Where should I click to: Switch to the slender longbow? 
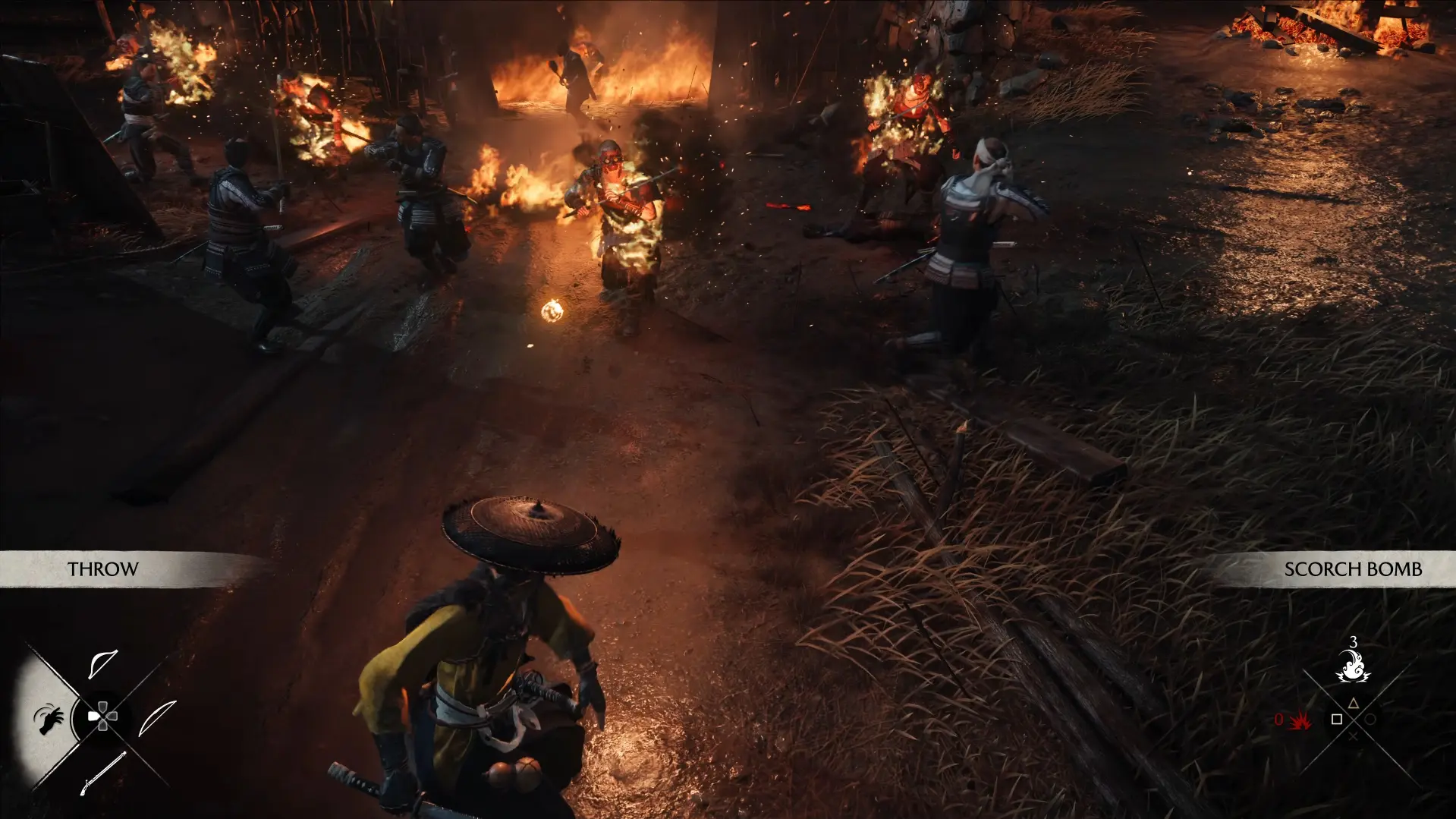pyautogui.click(x=157, y=718)
